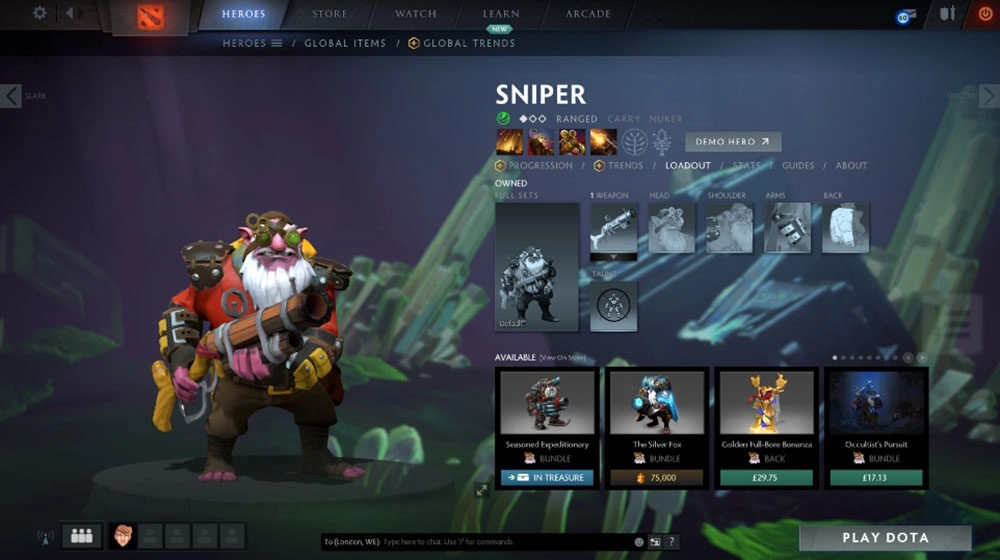
Task: Select the taunt loadout slot
Action: click(613, 306)
